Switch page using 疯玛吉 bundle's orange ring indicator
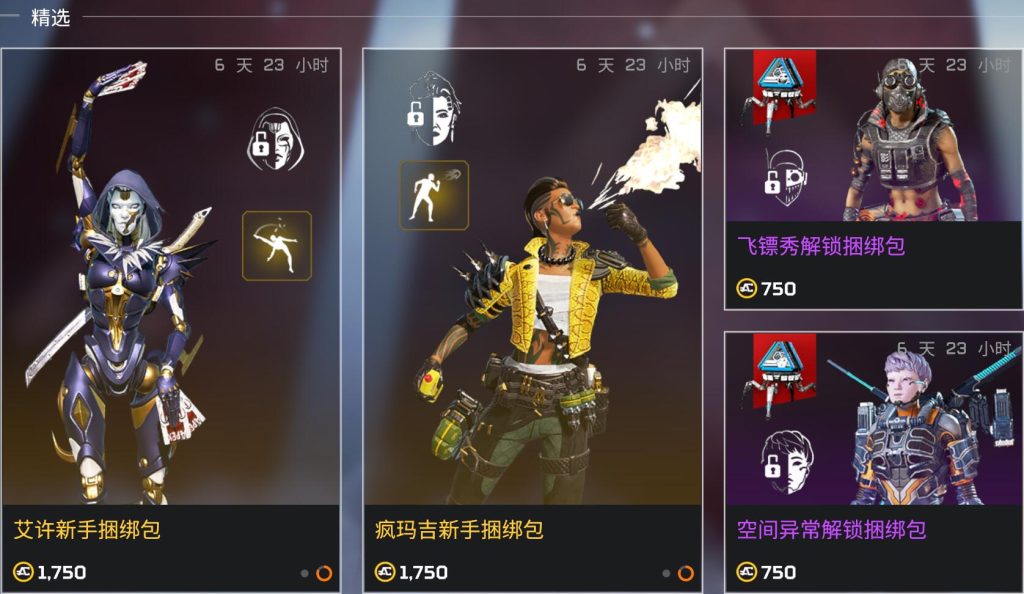 685,573
